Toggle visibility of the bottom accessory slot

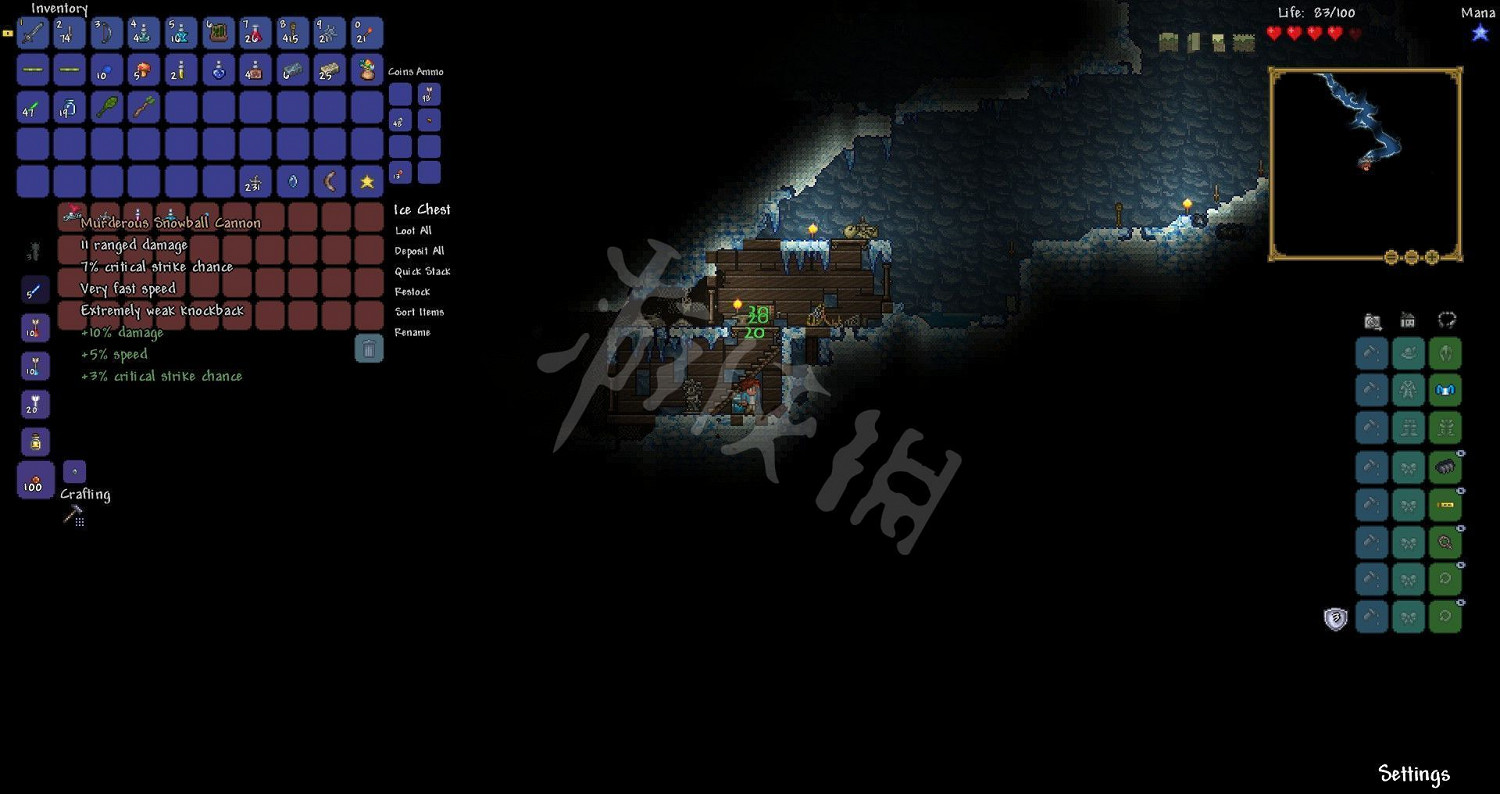[1459, 601]
